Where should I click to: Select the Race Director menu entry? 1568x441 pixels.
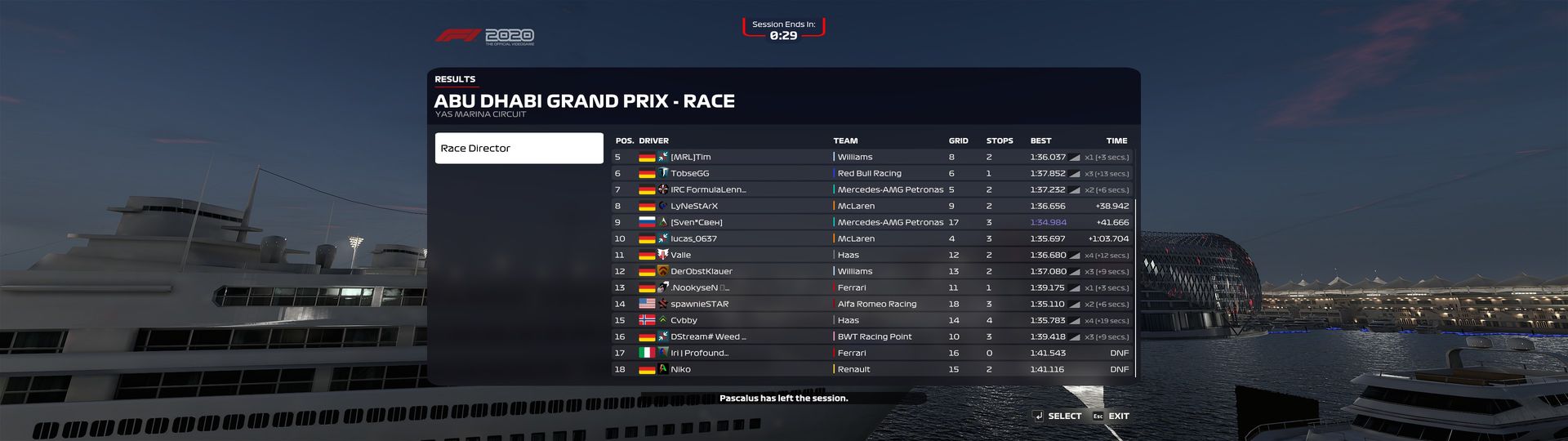[519, 149]
